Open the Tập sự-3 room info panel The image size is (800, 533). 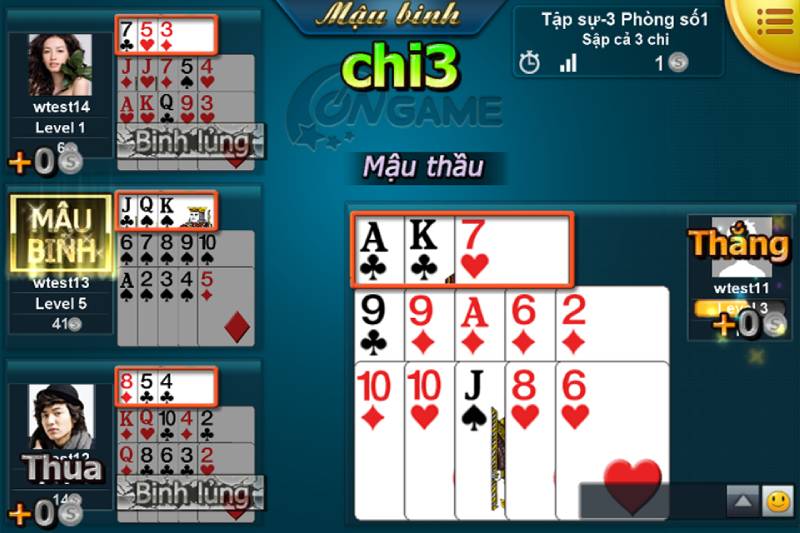point(618,42)
